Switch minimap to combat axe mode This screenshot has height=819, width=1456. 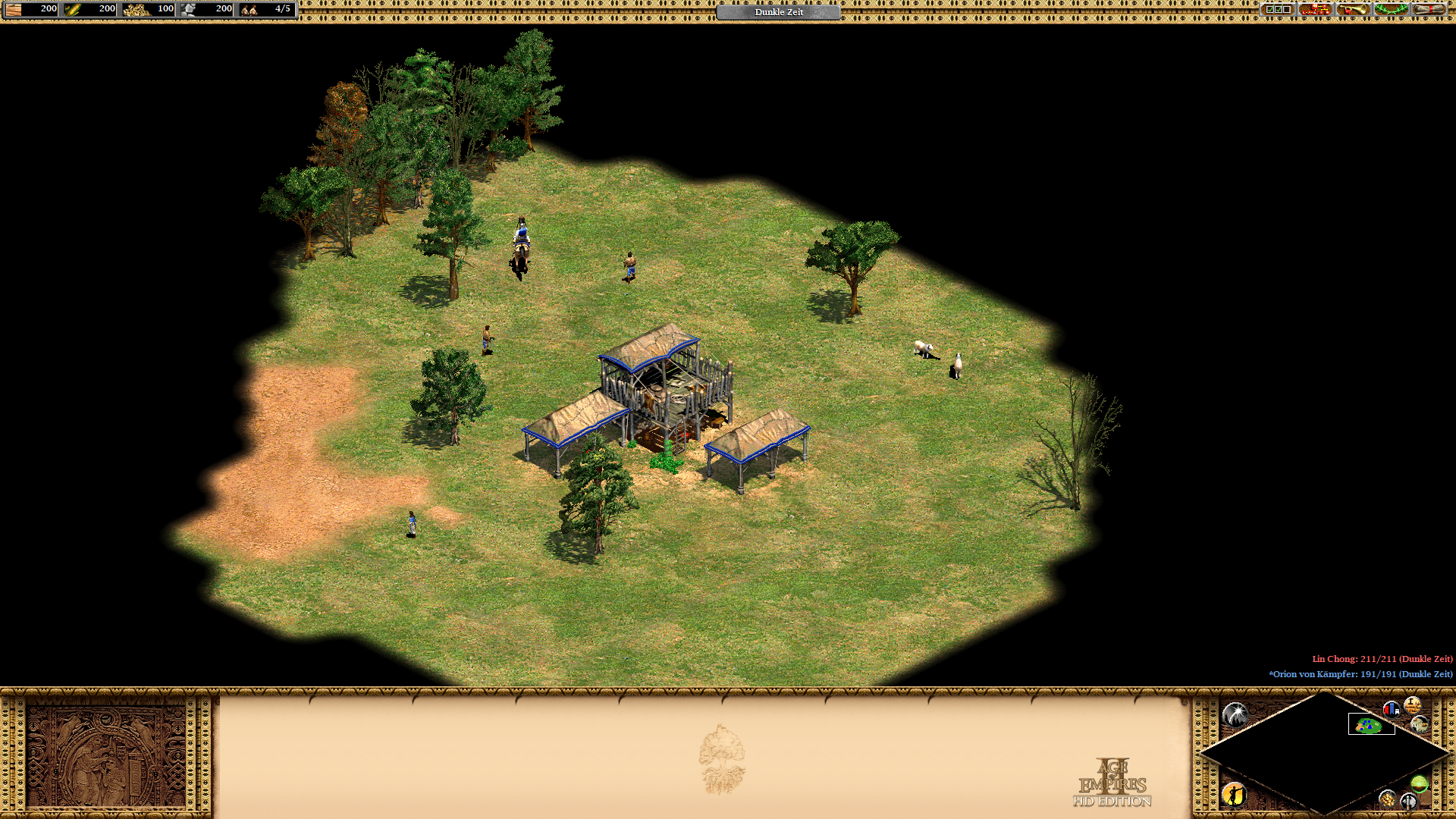(x=1408, y=801)
